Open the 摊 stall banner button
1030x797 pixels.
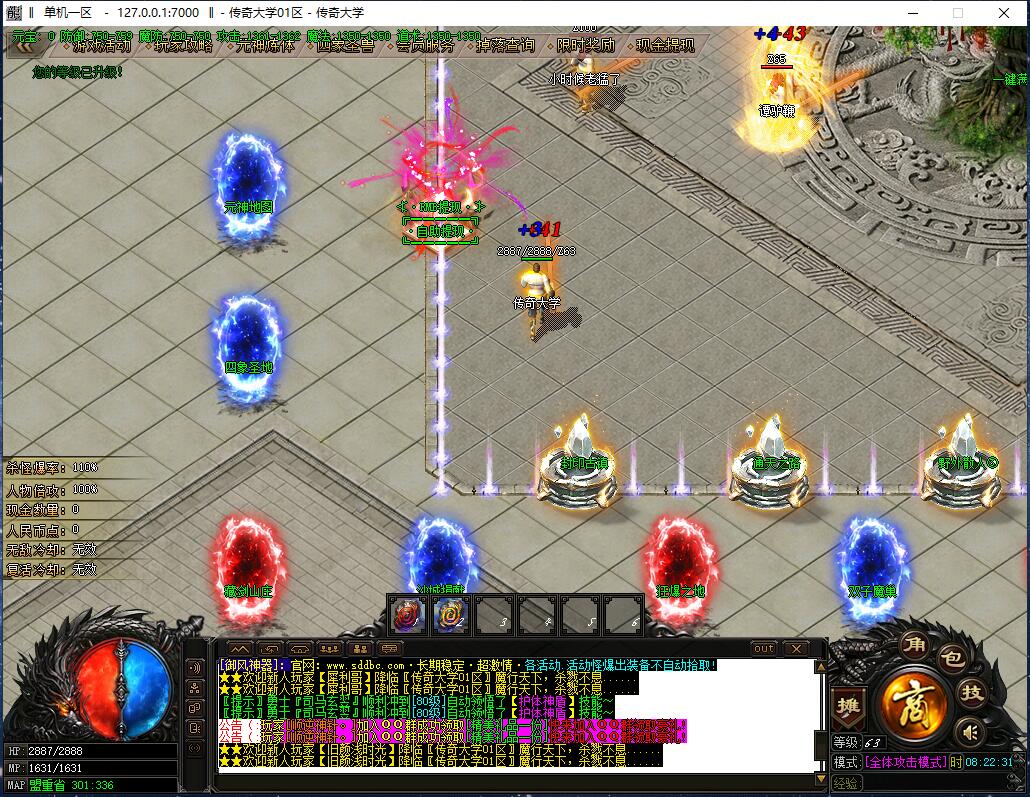point(847,704)
